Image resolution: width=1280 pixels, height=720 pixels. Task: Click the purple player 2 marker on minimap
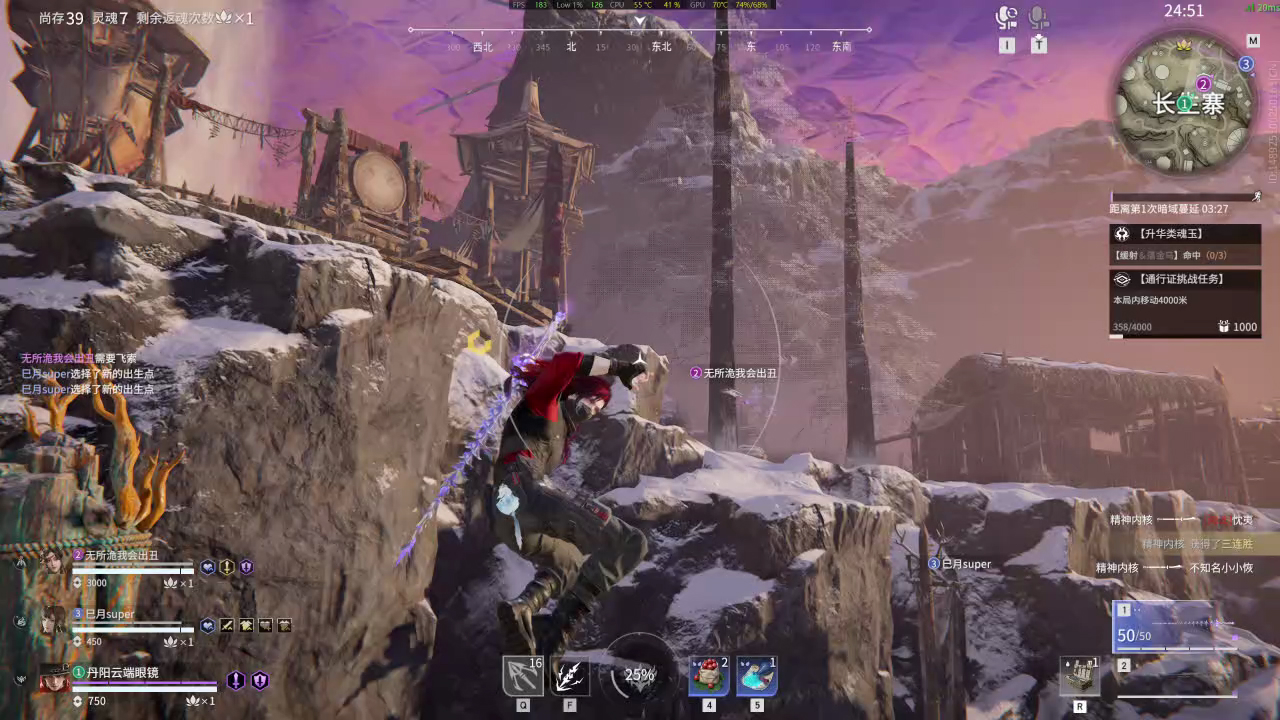(x=1204, y=84)
